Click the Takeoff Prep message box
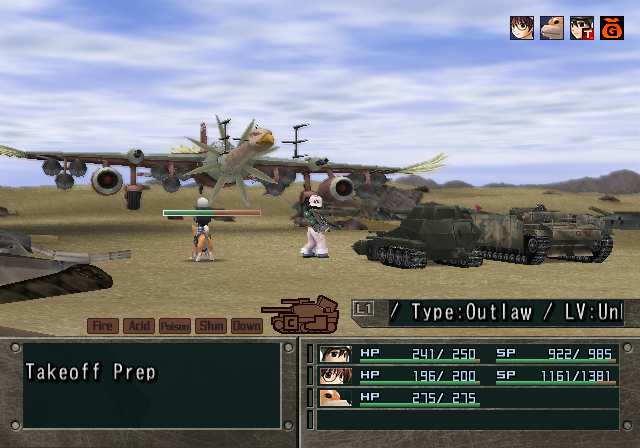640x448 pixels. pyautogui.click(x=152, y=385)
